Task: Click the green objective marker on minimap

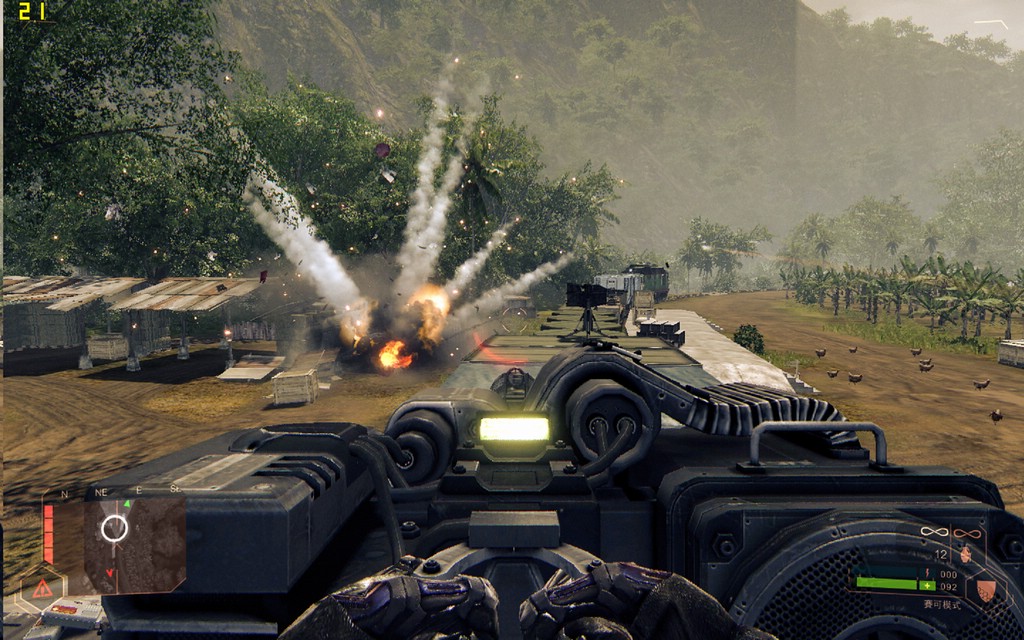Action: coord(127,503)
